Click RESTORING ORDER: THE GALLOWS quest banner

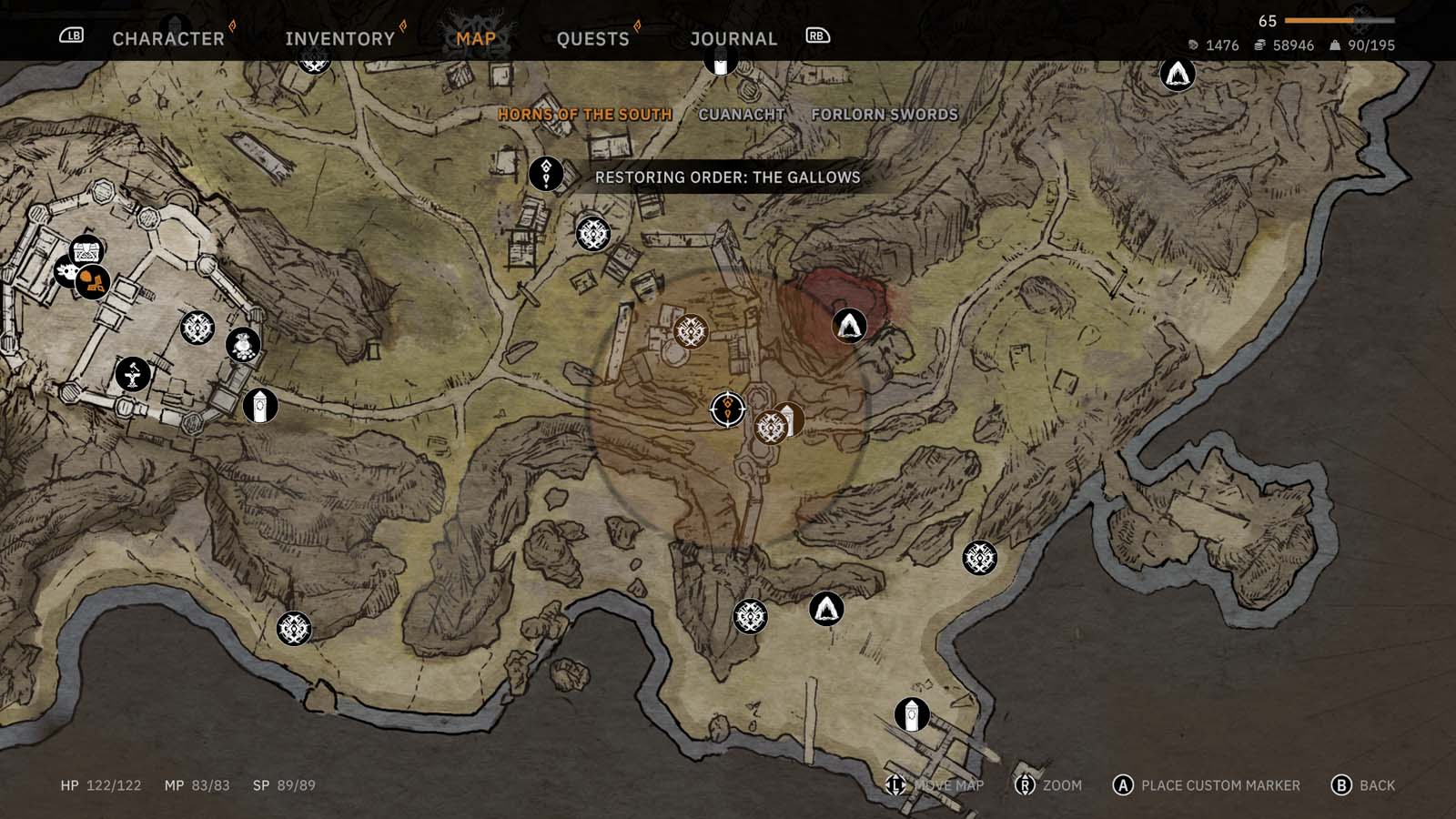tap(727, 178)
